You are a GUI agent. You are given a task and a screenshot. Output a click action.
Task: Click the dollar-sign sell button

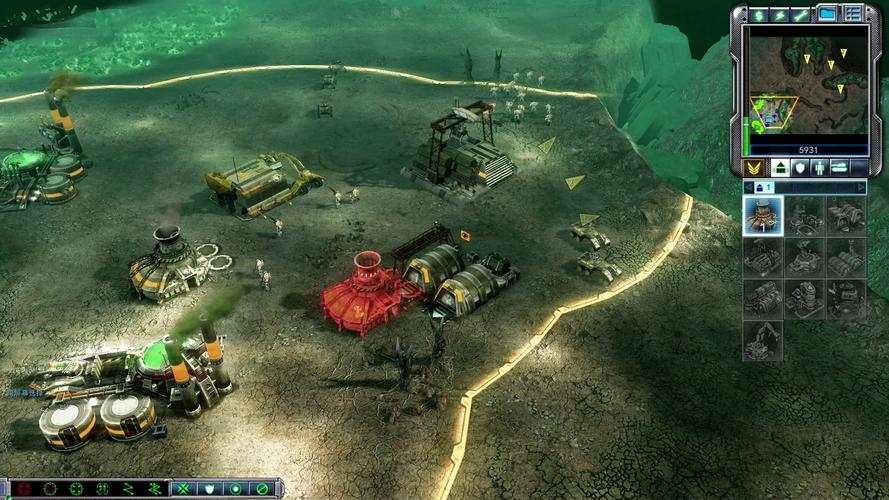pyautogui.click(x=759, y=15)
